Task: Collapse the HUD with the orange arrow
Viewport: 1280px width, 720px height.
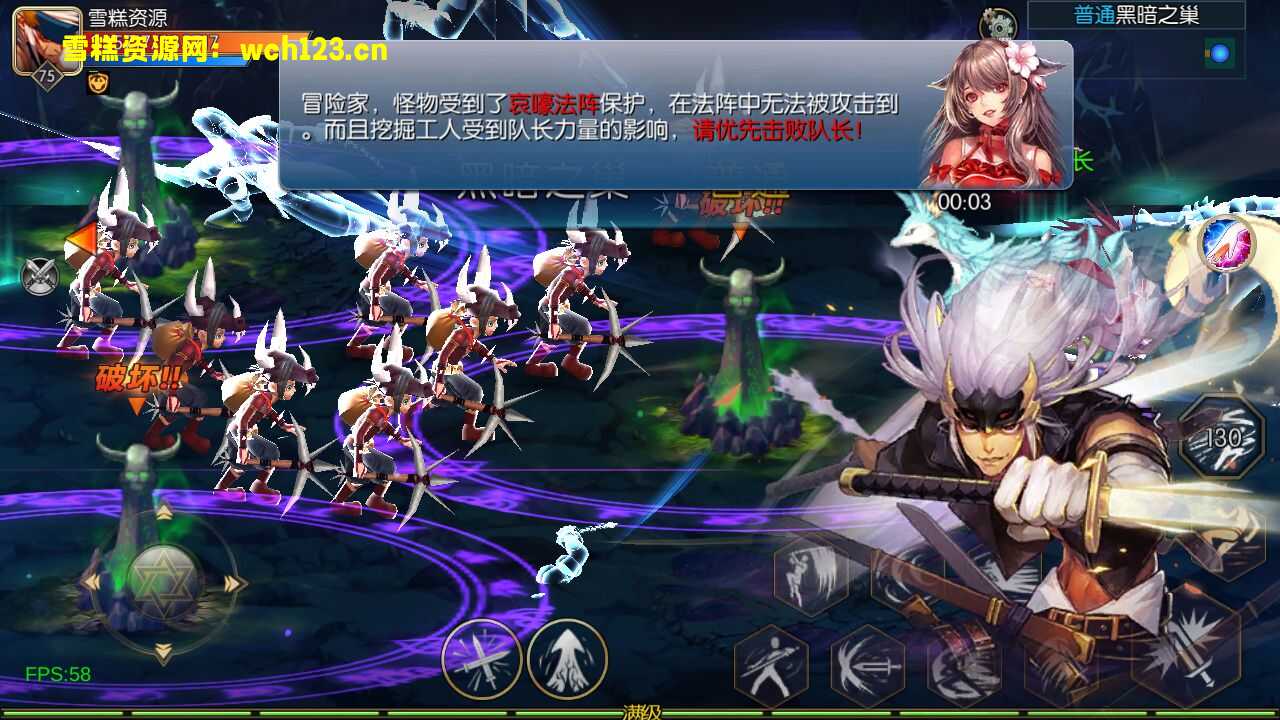Action: point(78,240)
